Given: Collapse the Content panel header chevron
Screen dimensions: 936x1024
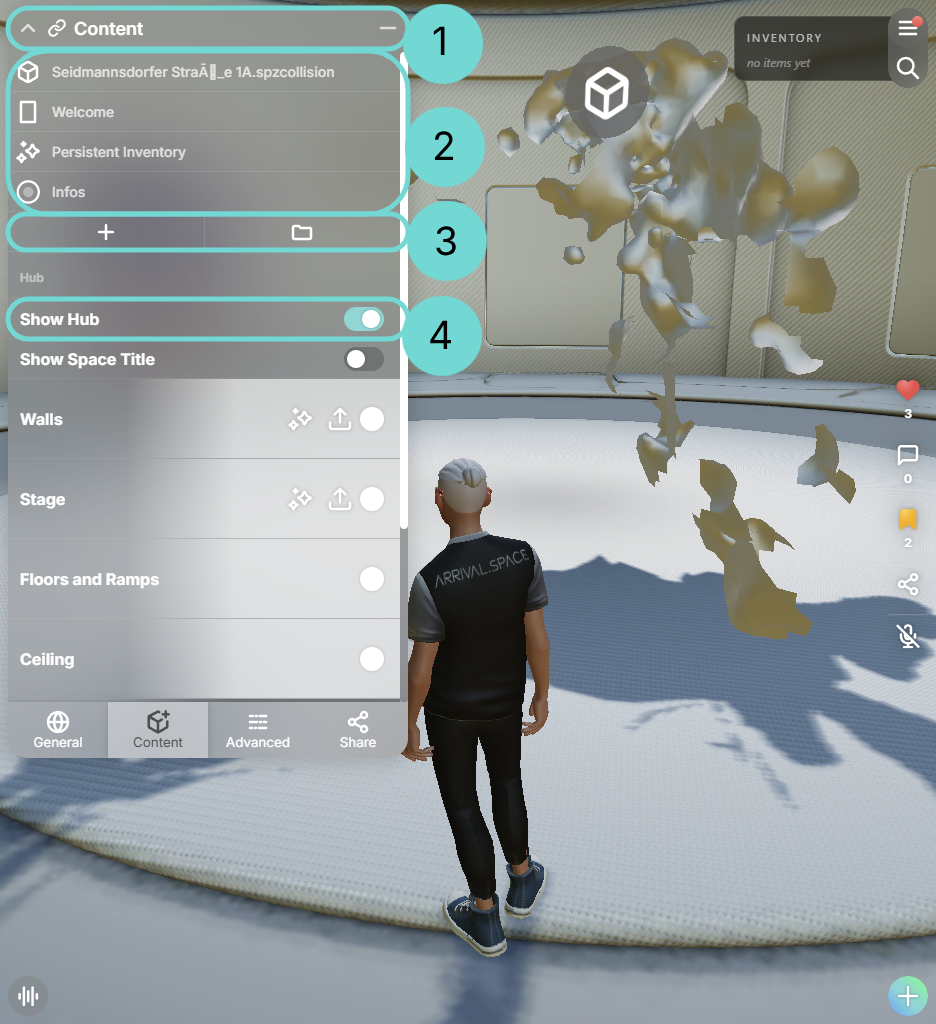Looking at the screenshot, I should click(x=28, y=29).
